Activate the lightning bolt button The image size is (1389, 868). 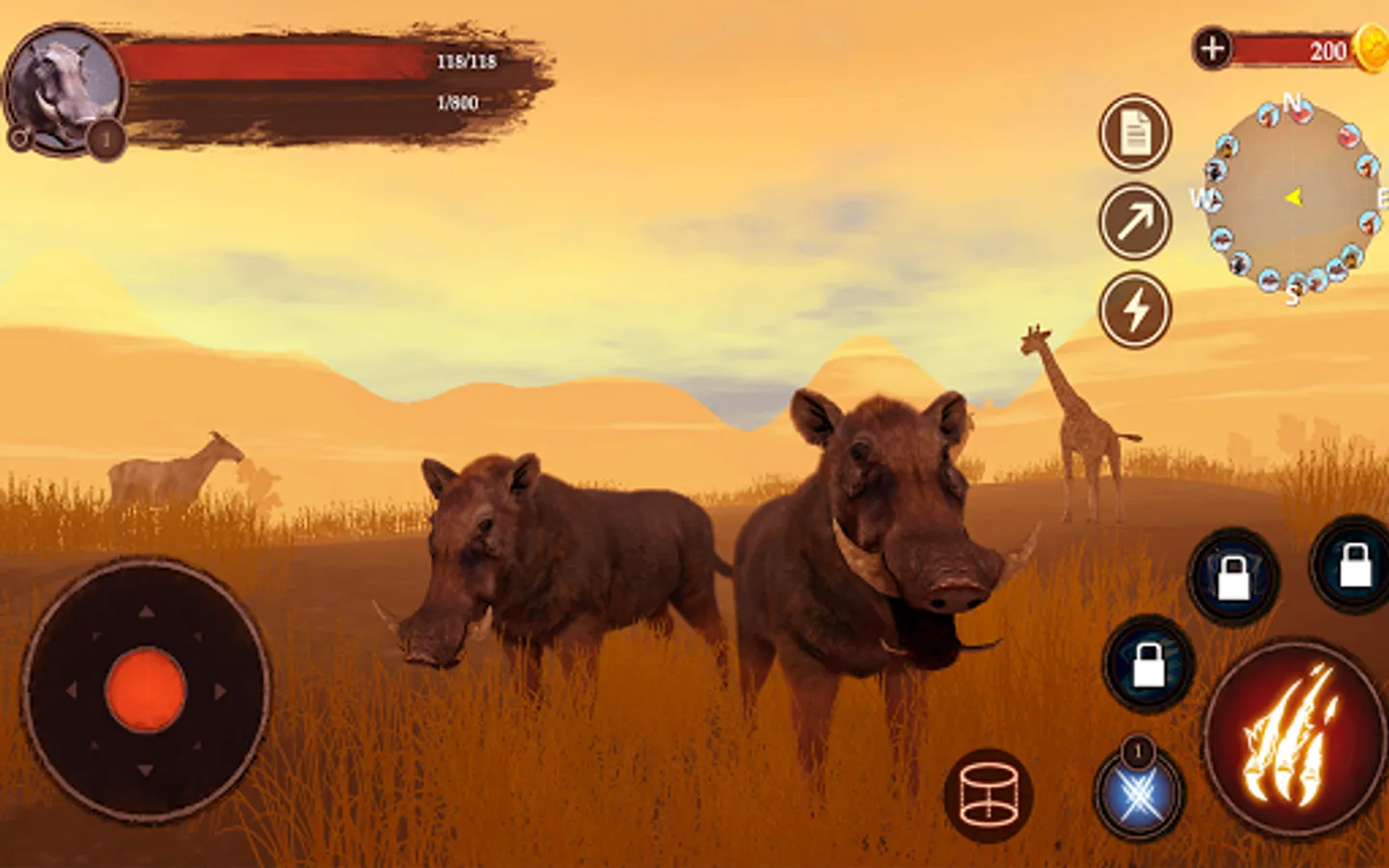tap(1135, 311)
